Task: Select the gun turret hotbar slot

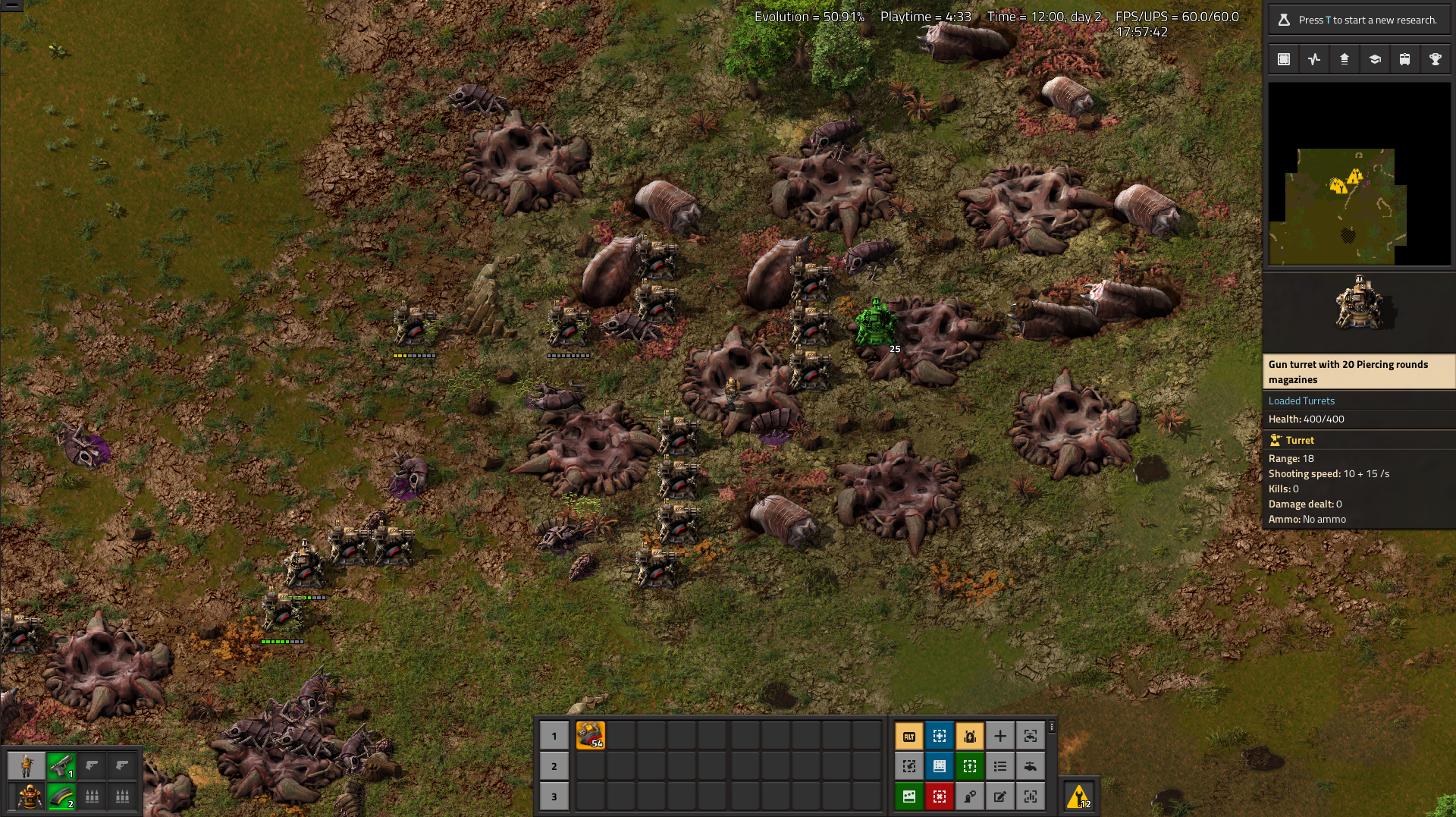Action: tap(590, 735)
